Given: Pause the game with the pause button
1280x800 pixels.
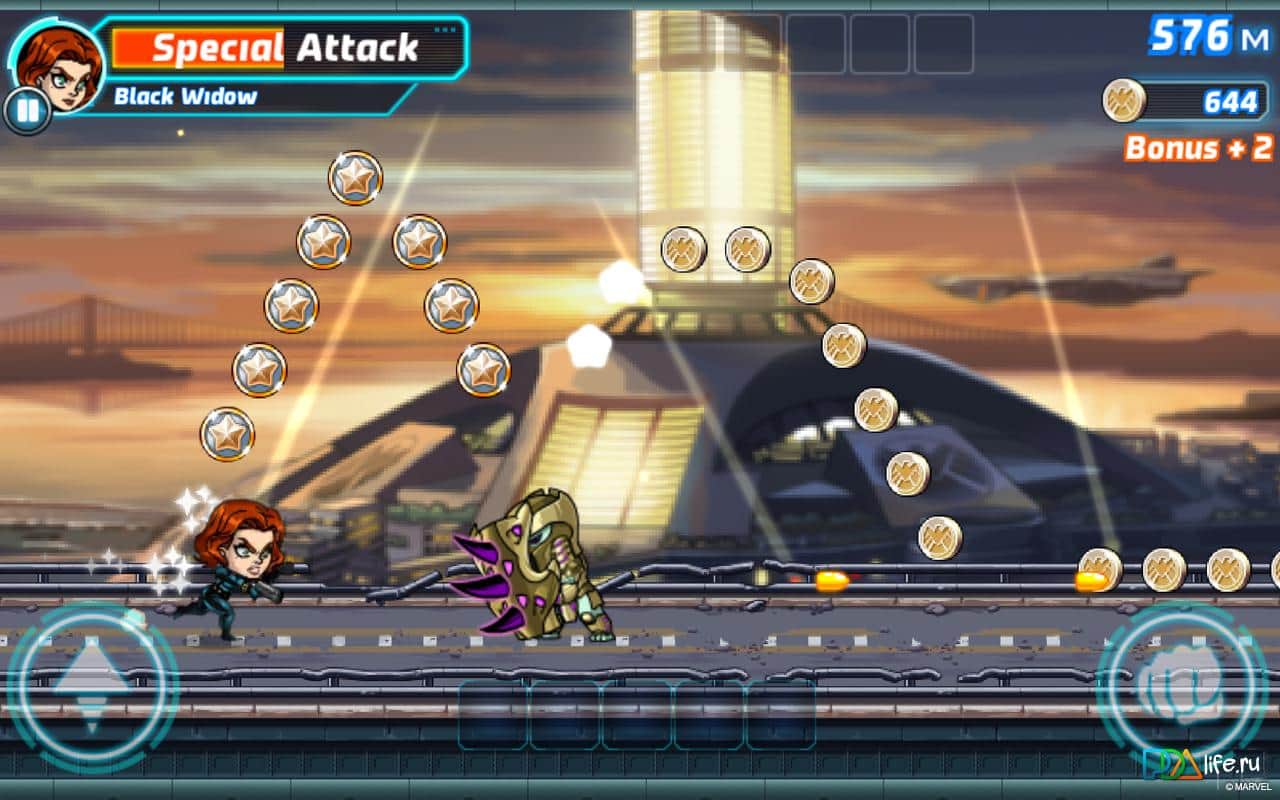Looking at the screenshot, I should [27, 110].
